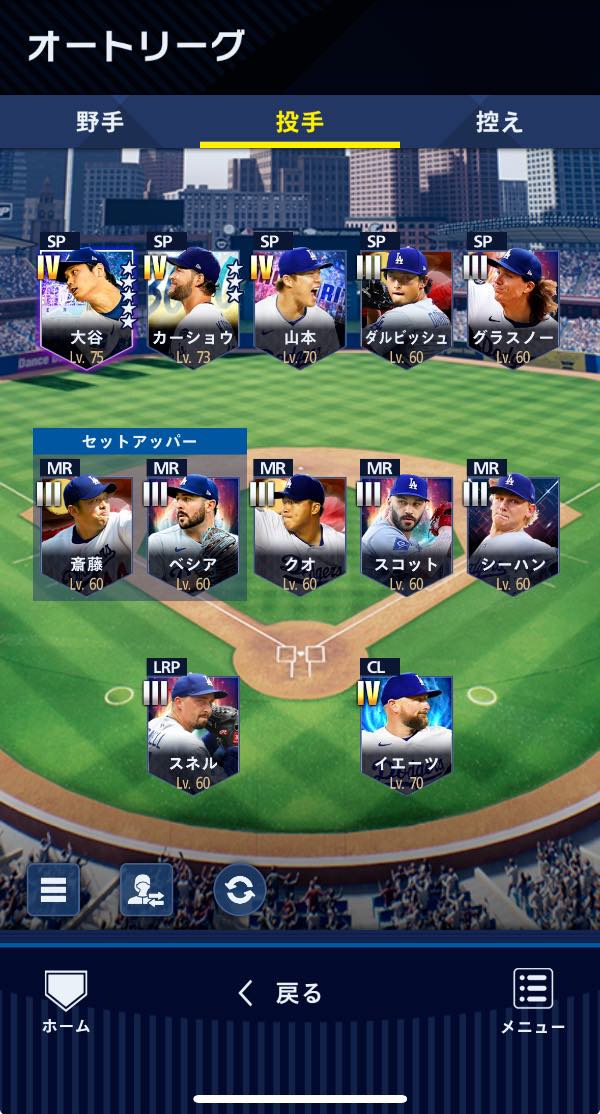The image size is (600, 1114).
Task: Switch to the 野手 tab
Action: pyautogui.click(x=100, y=122)
